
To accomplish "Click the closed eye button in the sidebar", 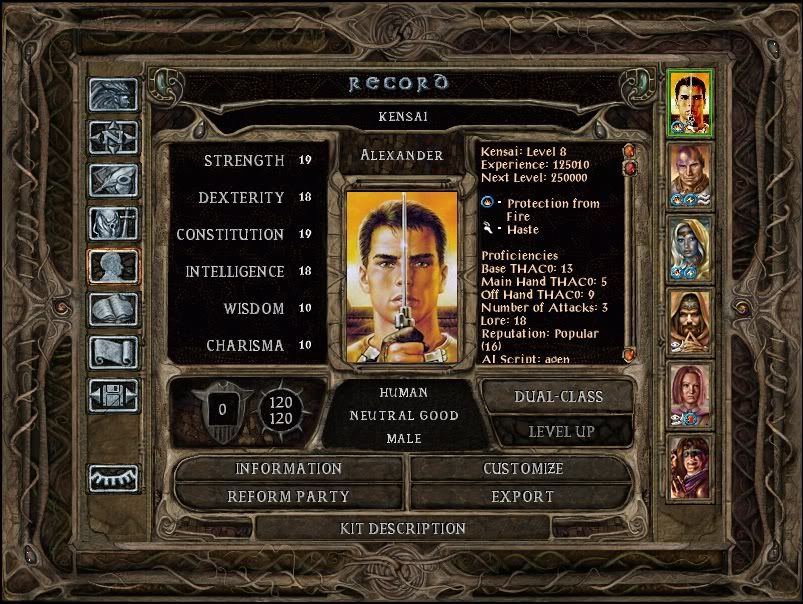I will pyautogui.click(x=113, y=479).
